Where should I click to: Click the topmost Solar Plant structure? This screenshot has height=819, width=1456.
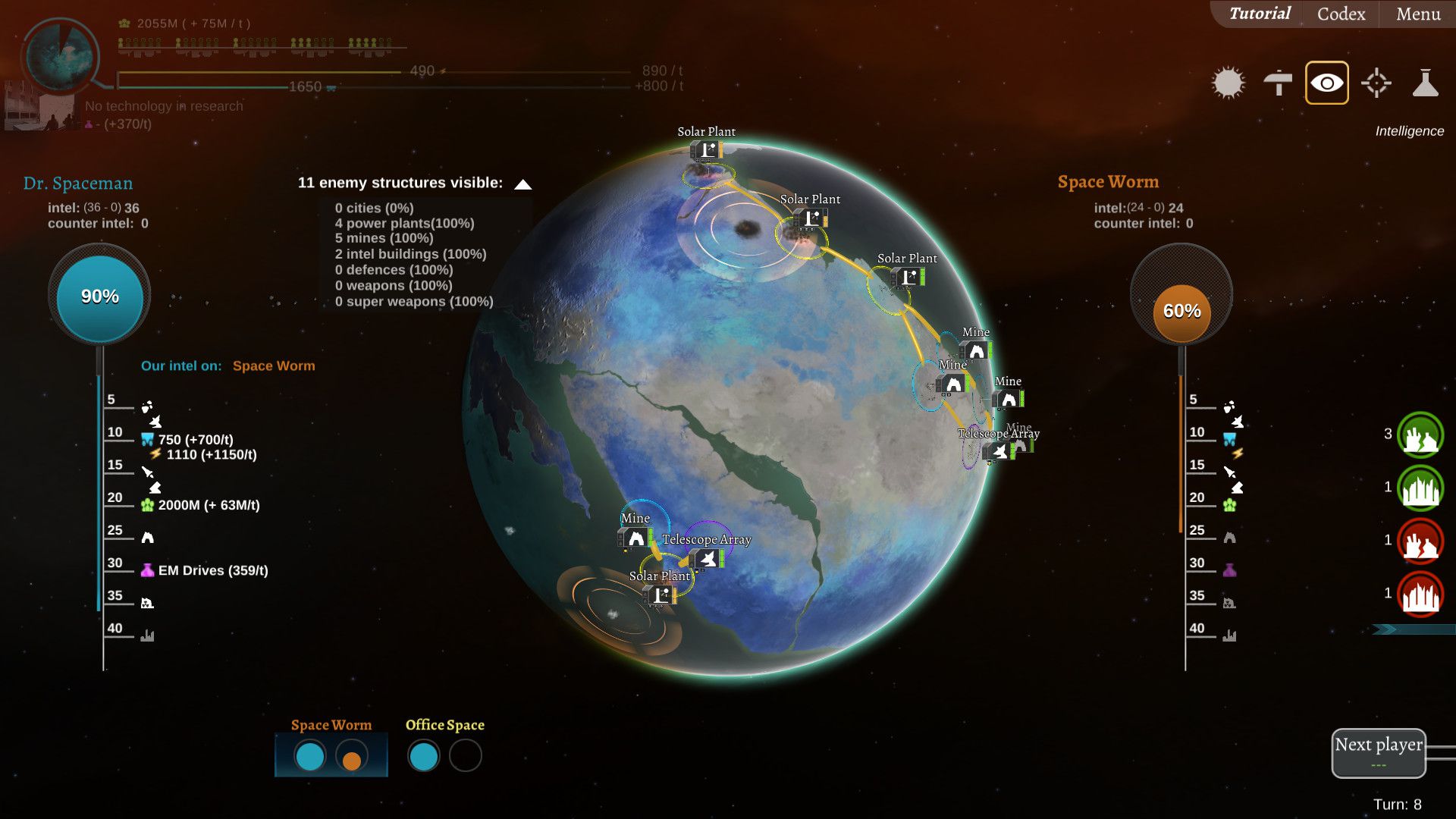705,150
